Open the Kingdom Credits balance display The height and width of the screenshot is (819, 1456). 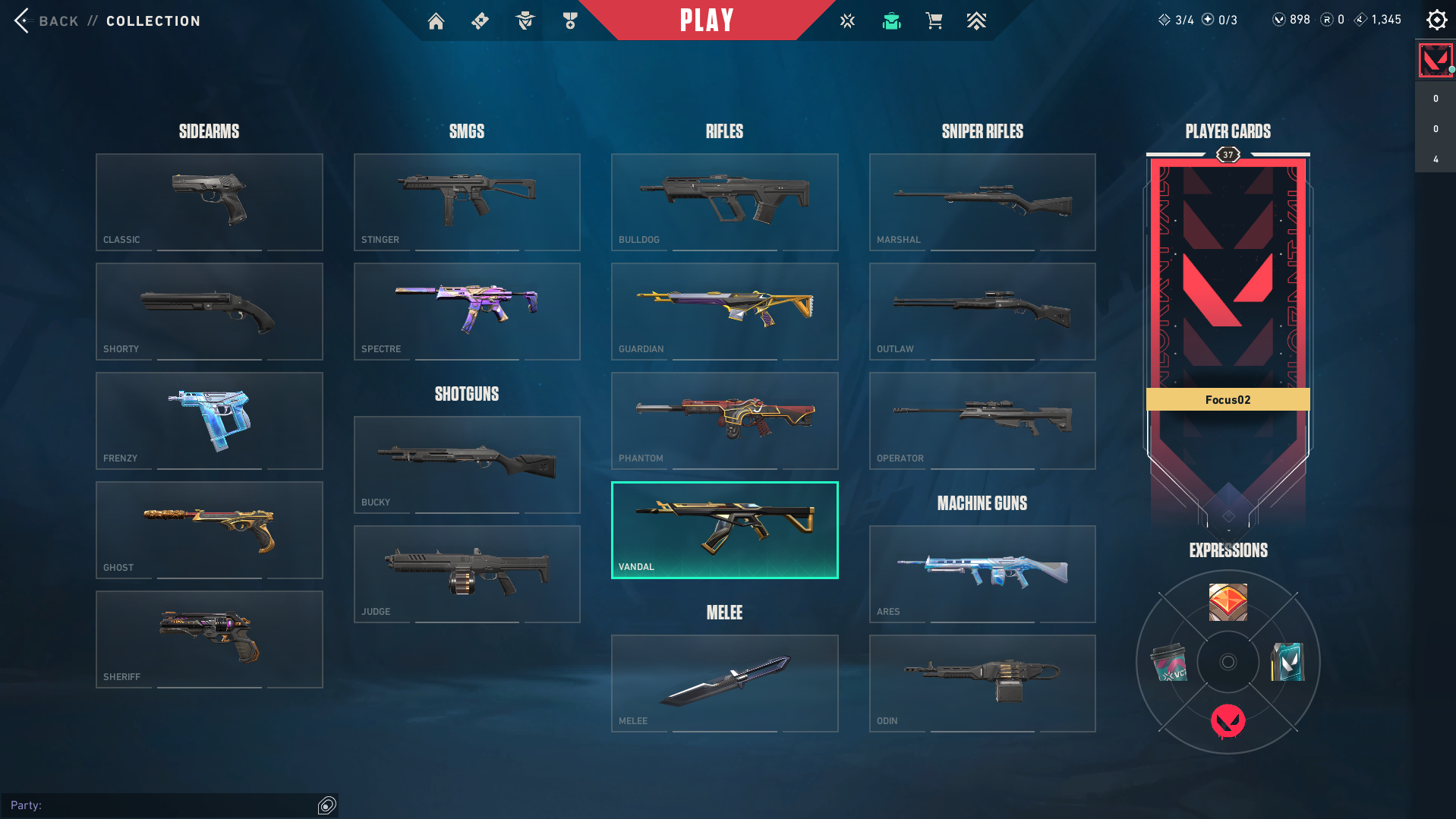click(x=1378, y=19)
